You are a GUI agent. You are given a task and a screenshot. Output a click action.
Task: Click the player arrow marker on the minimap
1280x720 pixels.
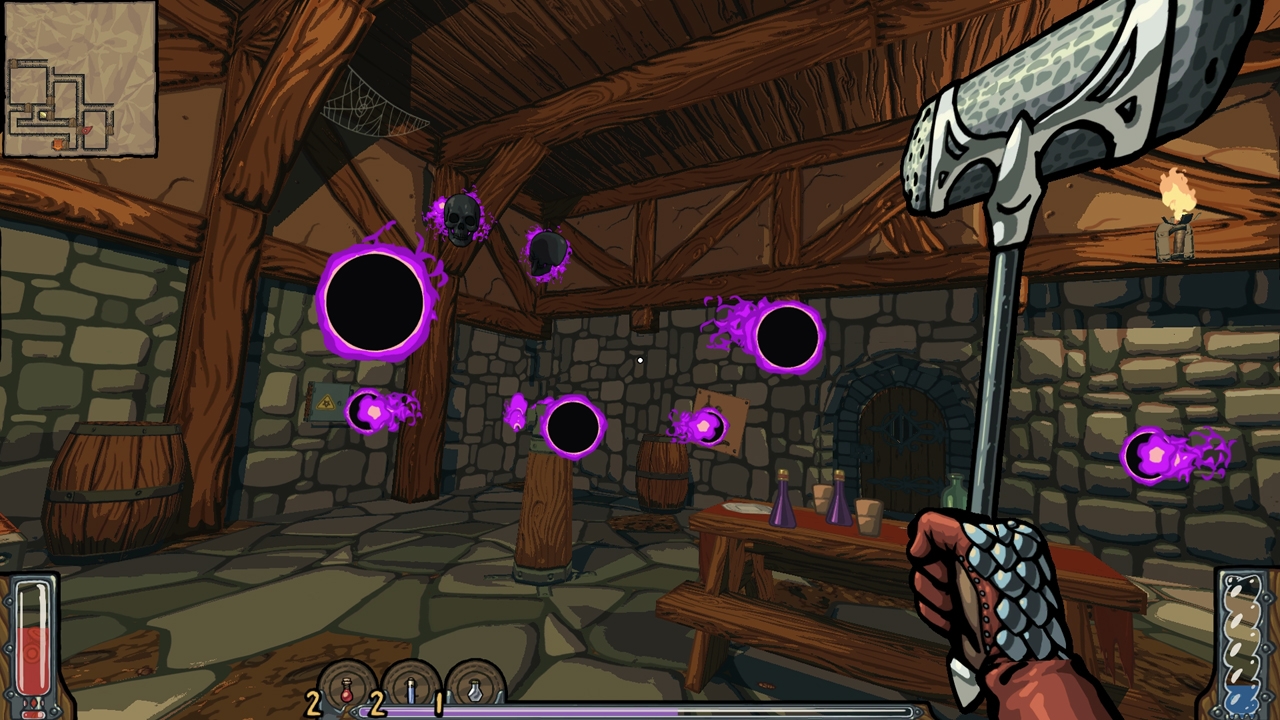coord(87,130)
